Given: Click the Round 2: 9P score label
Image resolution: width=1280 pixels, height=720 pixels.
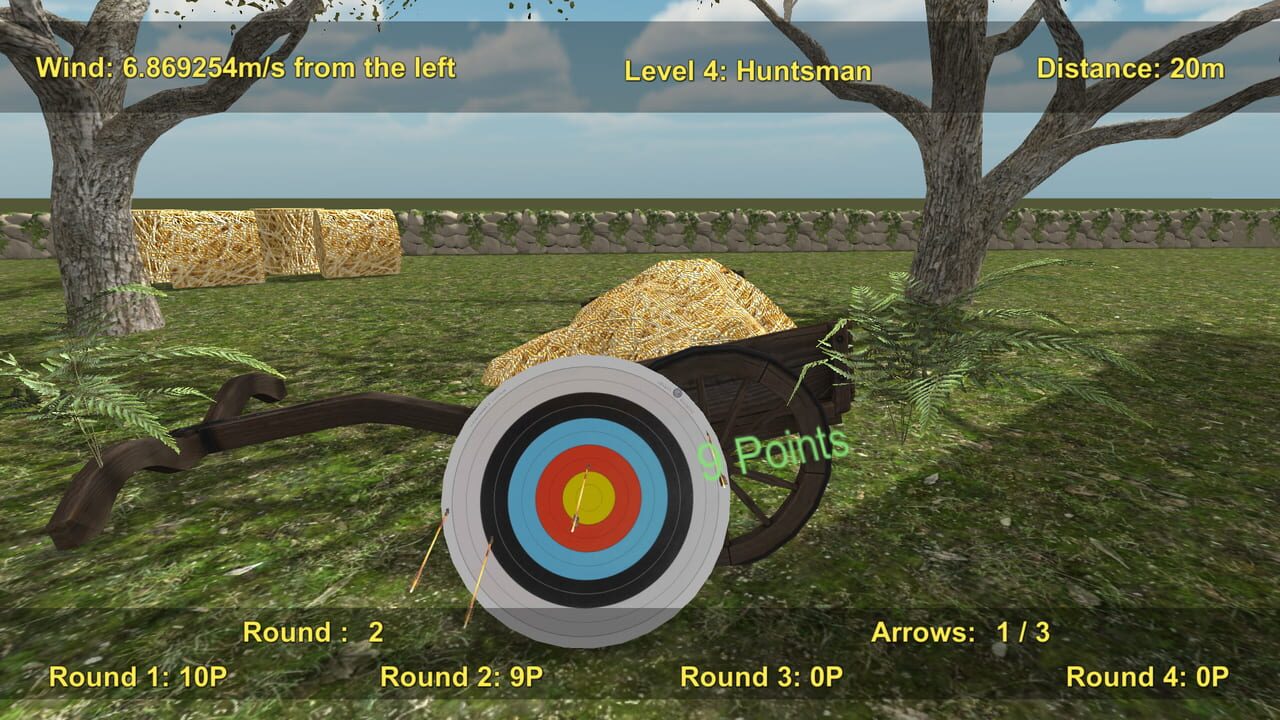Looking at the screenshot, I should [x=460, y=675].
